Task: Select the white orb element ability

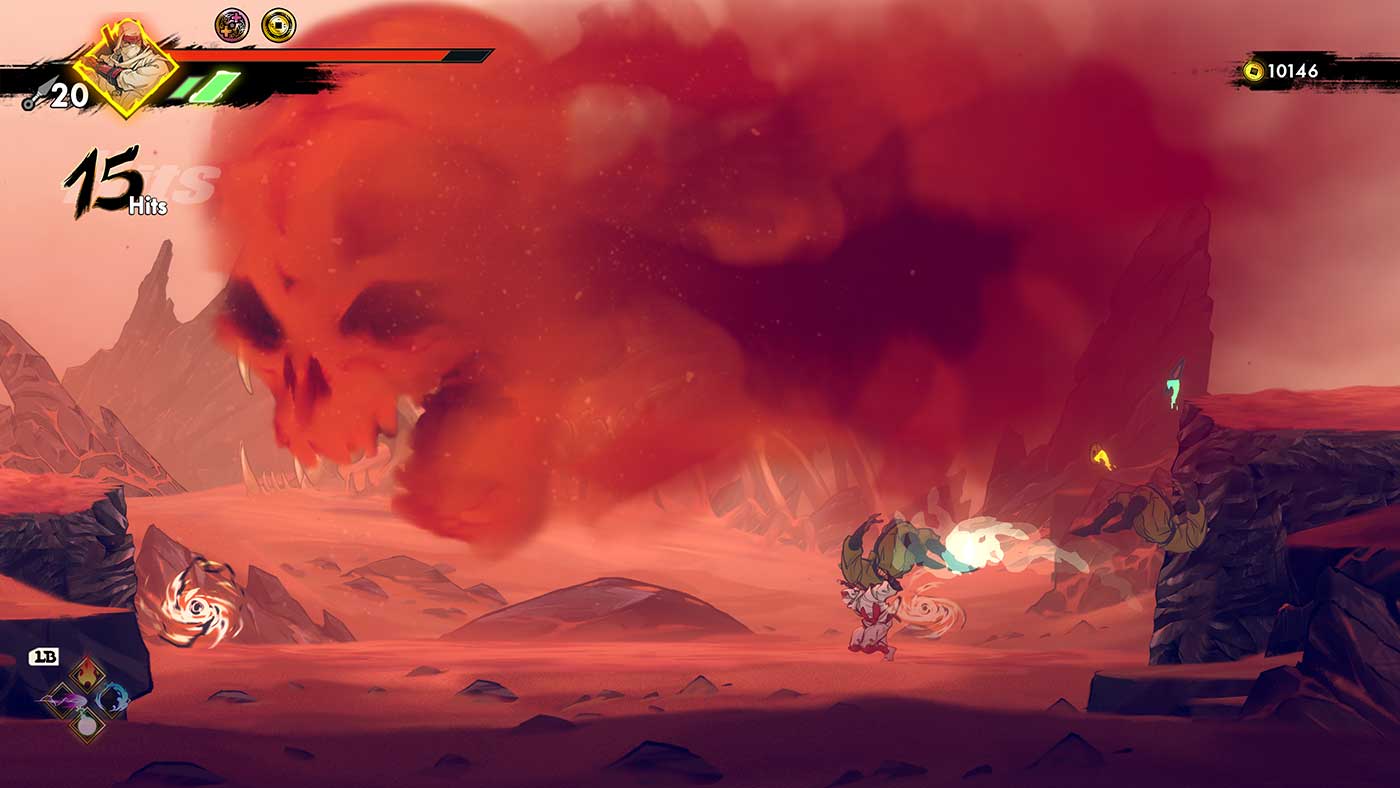Action: click(87, 724)
